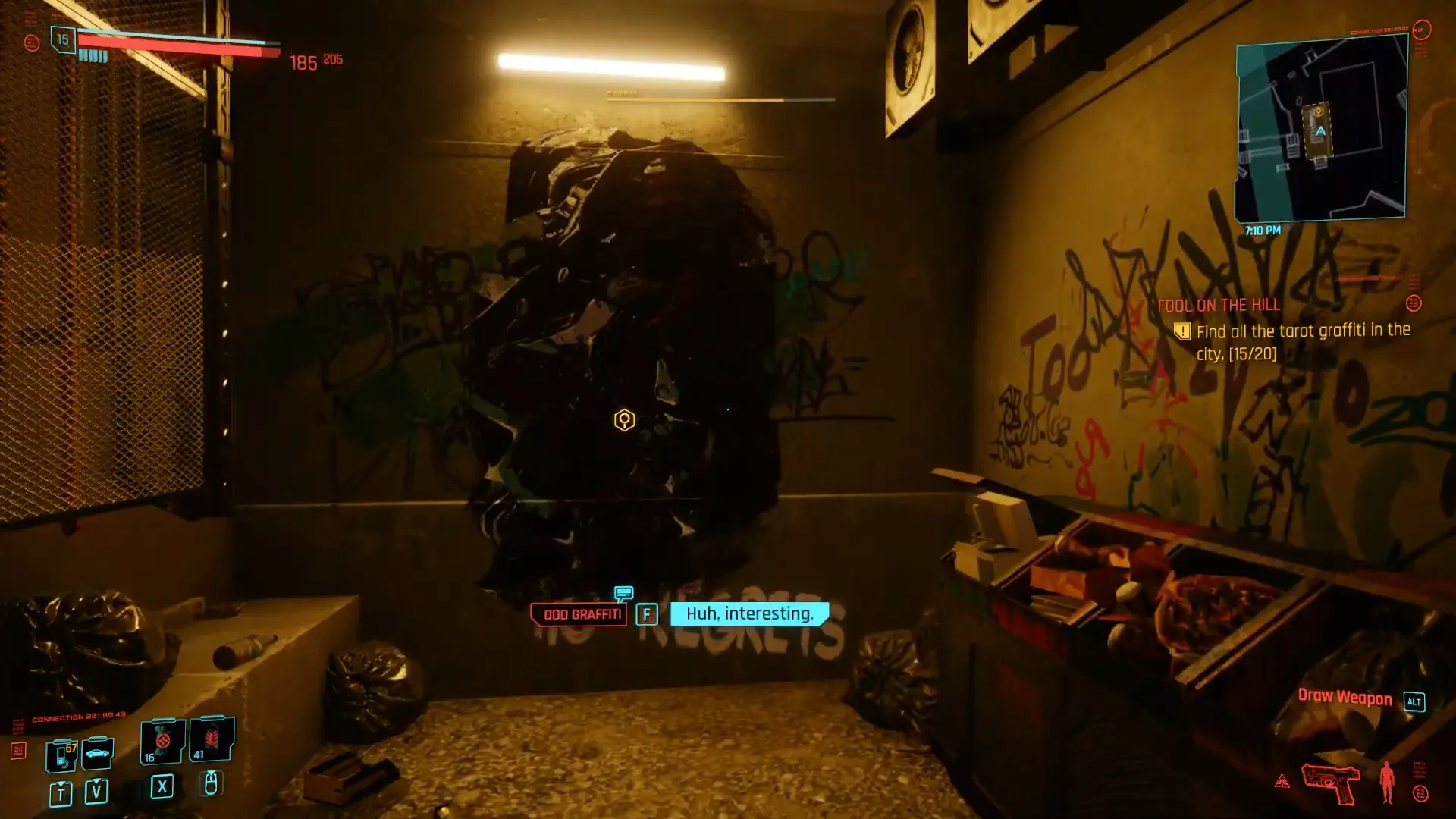Screen dimensions: 1456x819
Task: Select the pistol icon in the weapon display
Action: [1329, 782]
